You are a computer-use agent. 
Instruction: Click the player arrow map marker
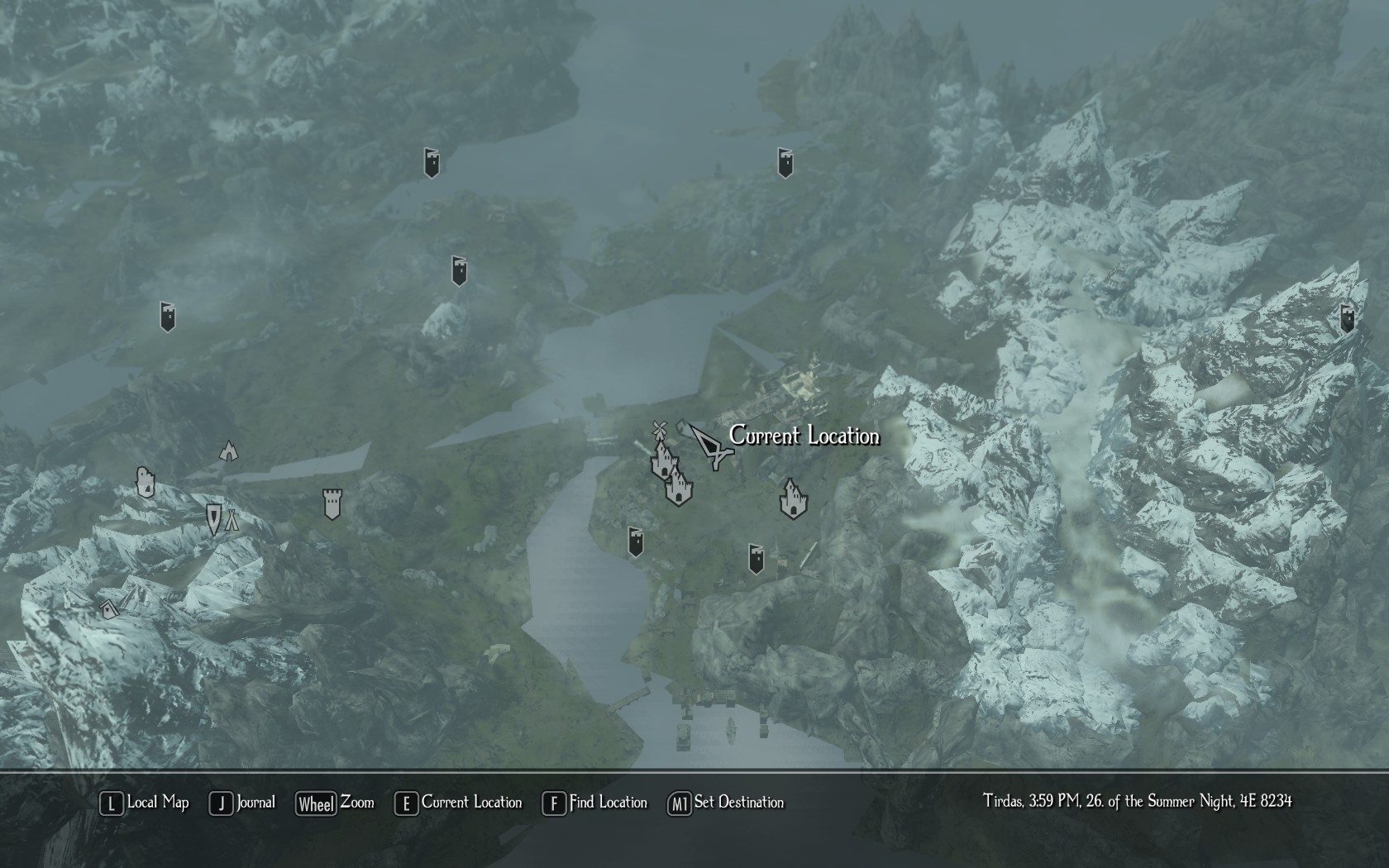point(709,446)
